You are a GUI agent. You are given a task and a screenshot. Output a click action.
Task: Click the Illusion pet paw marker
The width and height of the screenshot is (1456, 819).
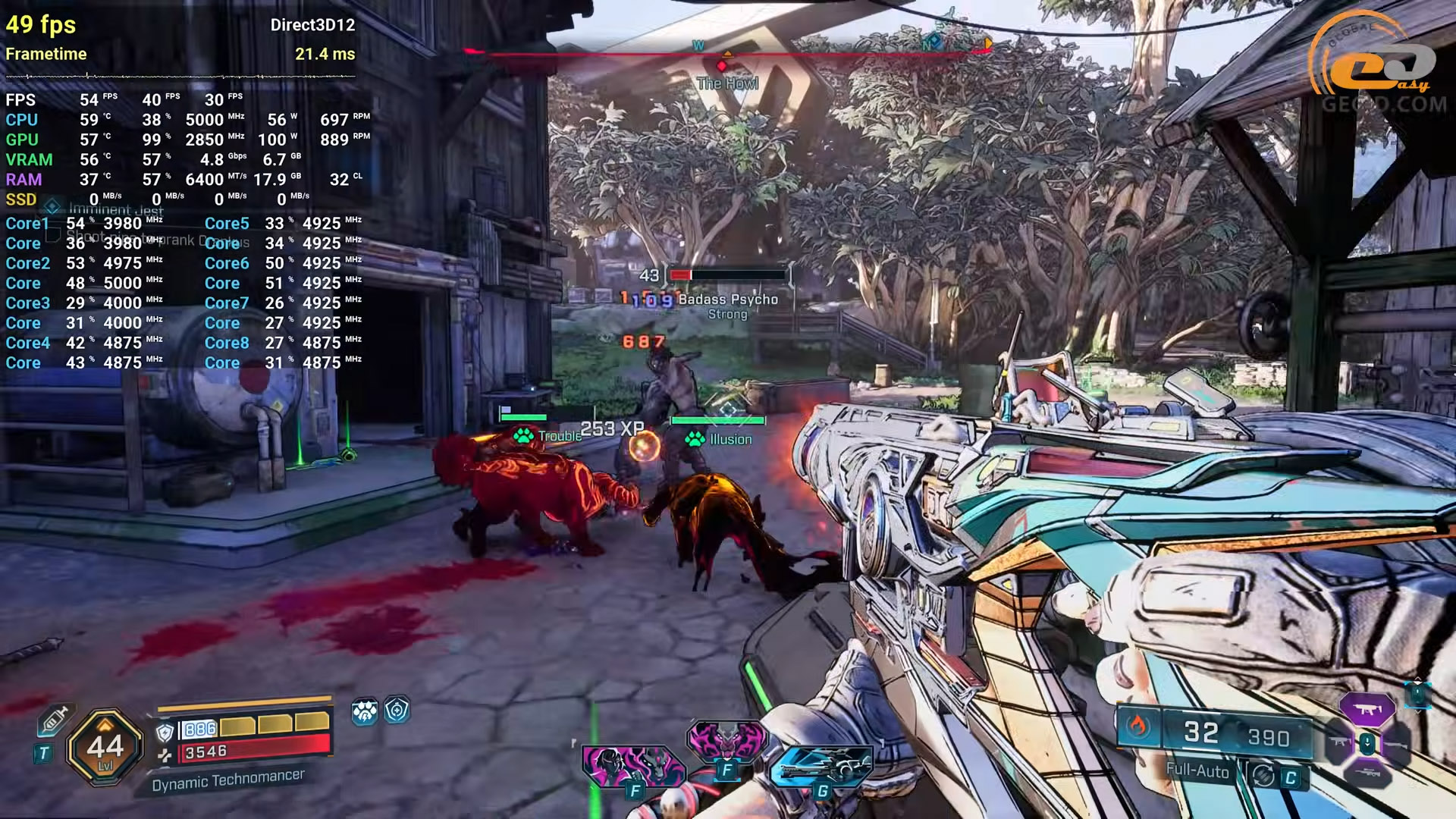pos(695,439)
